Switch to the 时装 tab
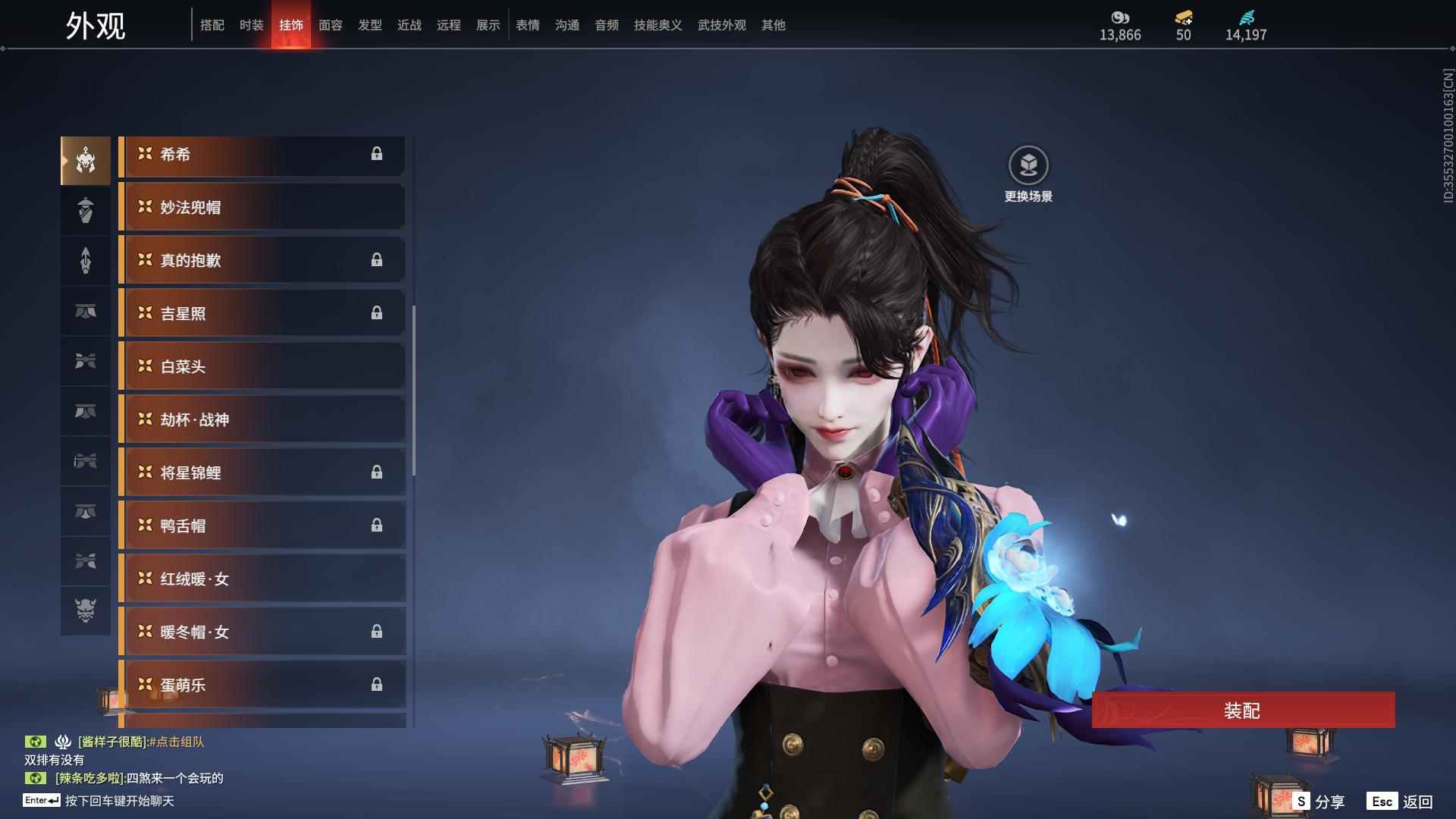1456x819 pixels. (252, 25)
